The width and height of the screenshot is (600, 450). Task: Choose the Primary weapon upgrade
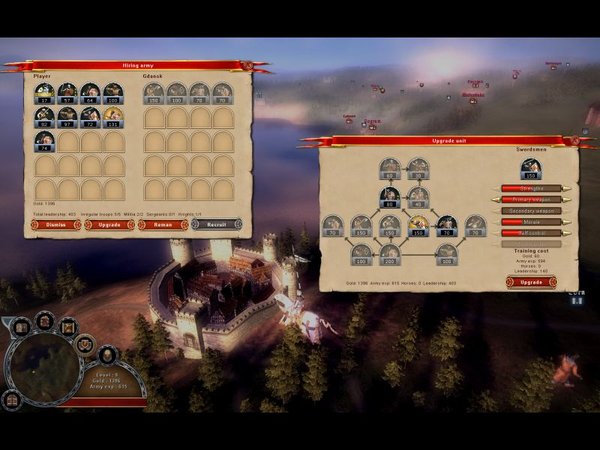point(530,199)
